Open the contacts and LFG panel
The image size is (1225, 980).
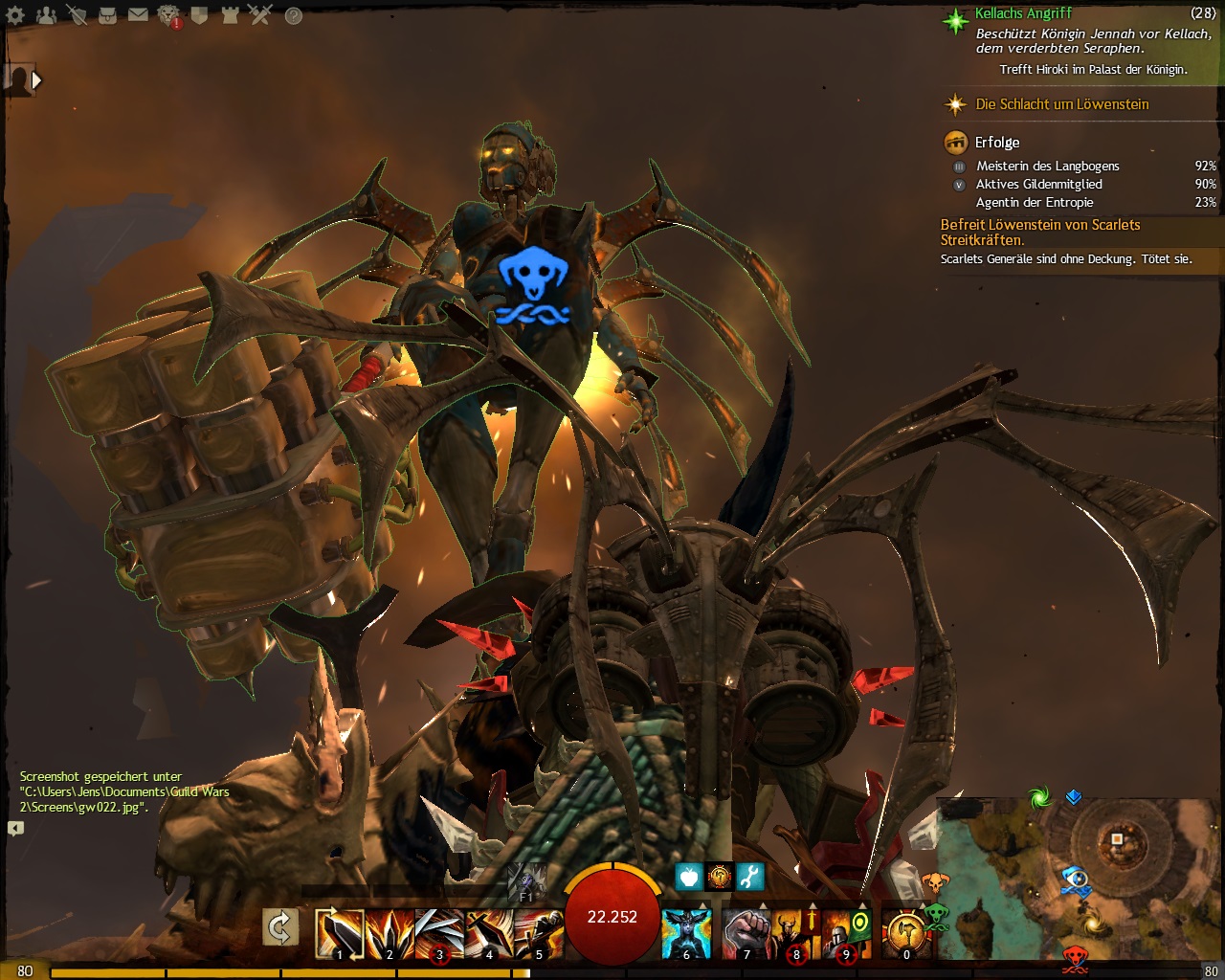[x=46, y=15]
